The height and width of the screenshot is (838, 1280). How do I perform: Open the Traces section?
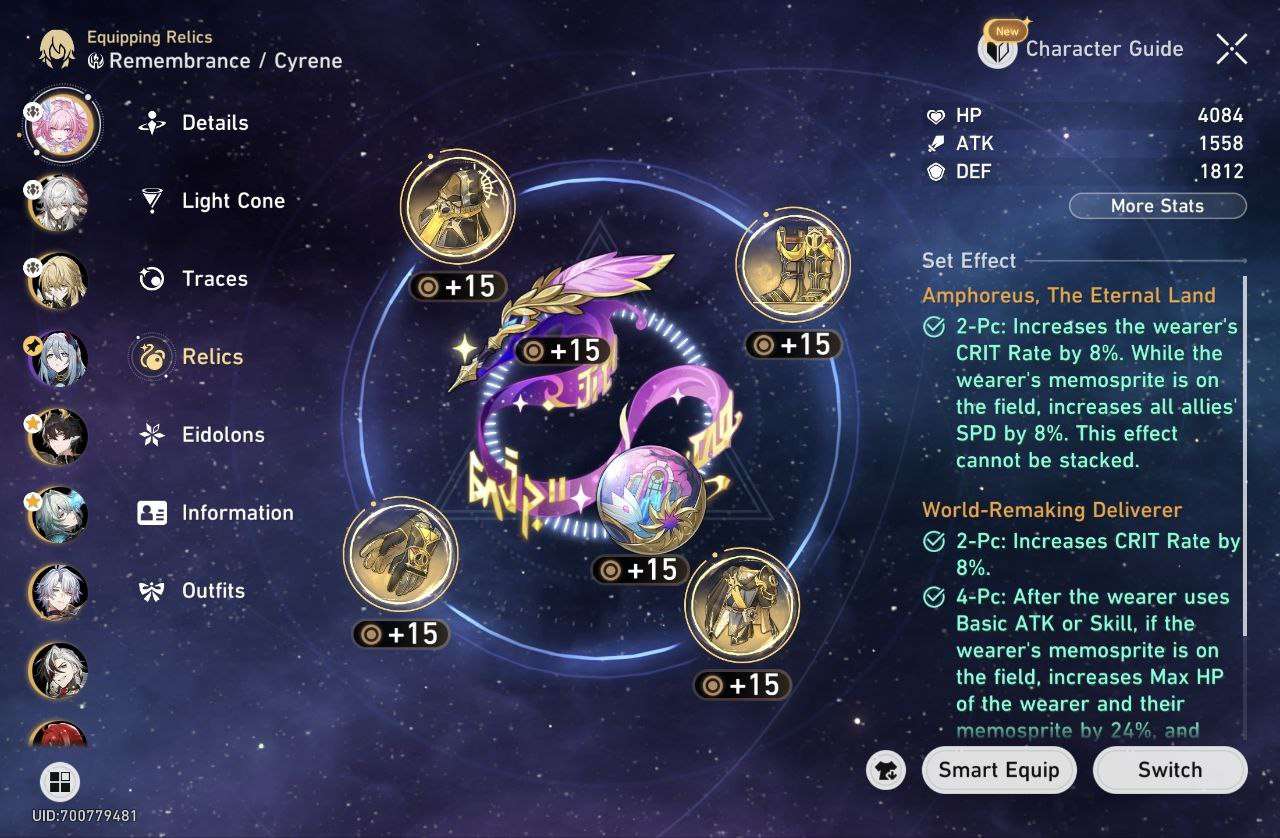pyautogui.click(x=214, y=279)
